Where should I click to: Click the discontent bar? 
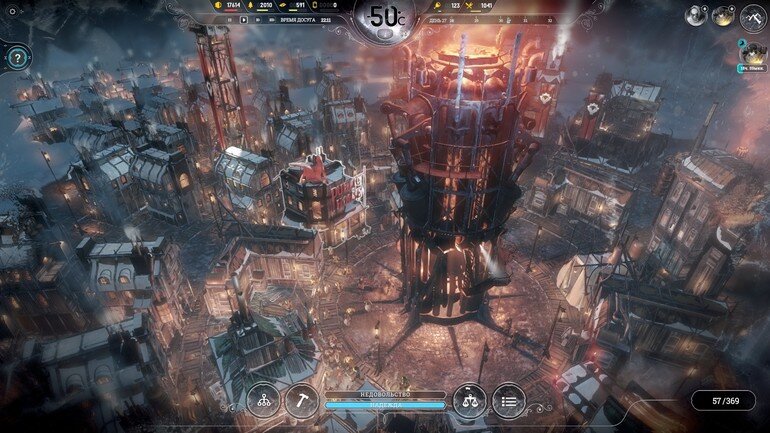[385, 394]
